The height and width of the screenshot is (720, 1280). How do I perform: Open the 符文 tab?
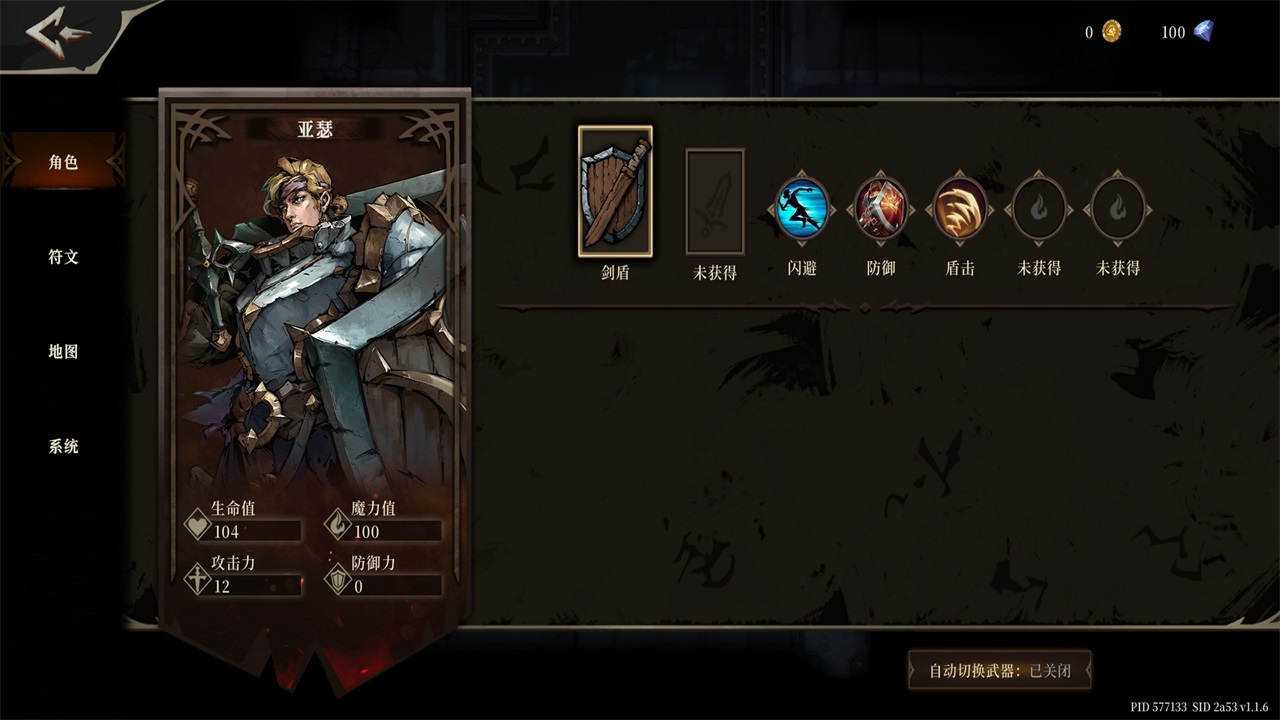click(x=63, y=257)
